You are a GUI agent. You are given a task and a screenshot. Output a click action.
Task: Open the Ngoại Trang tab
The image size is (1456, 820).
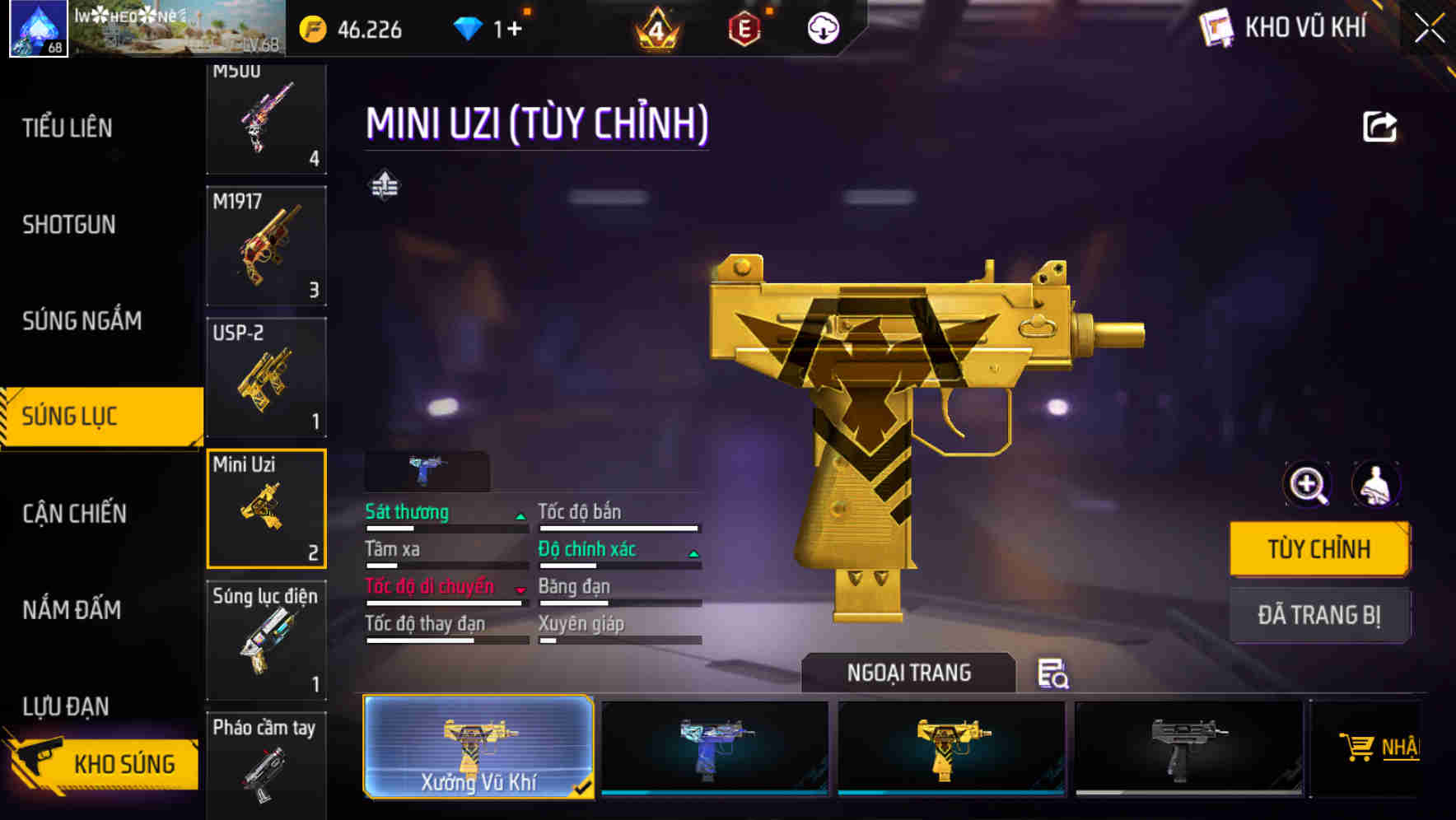coord(908,673)
